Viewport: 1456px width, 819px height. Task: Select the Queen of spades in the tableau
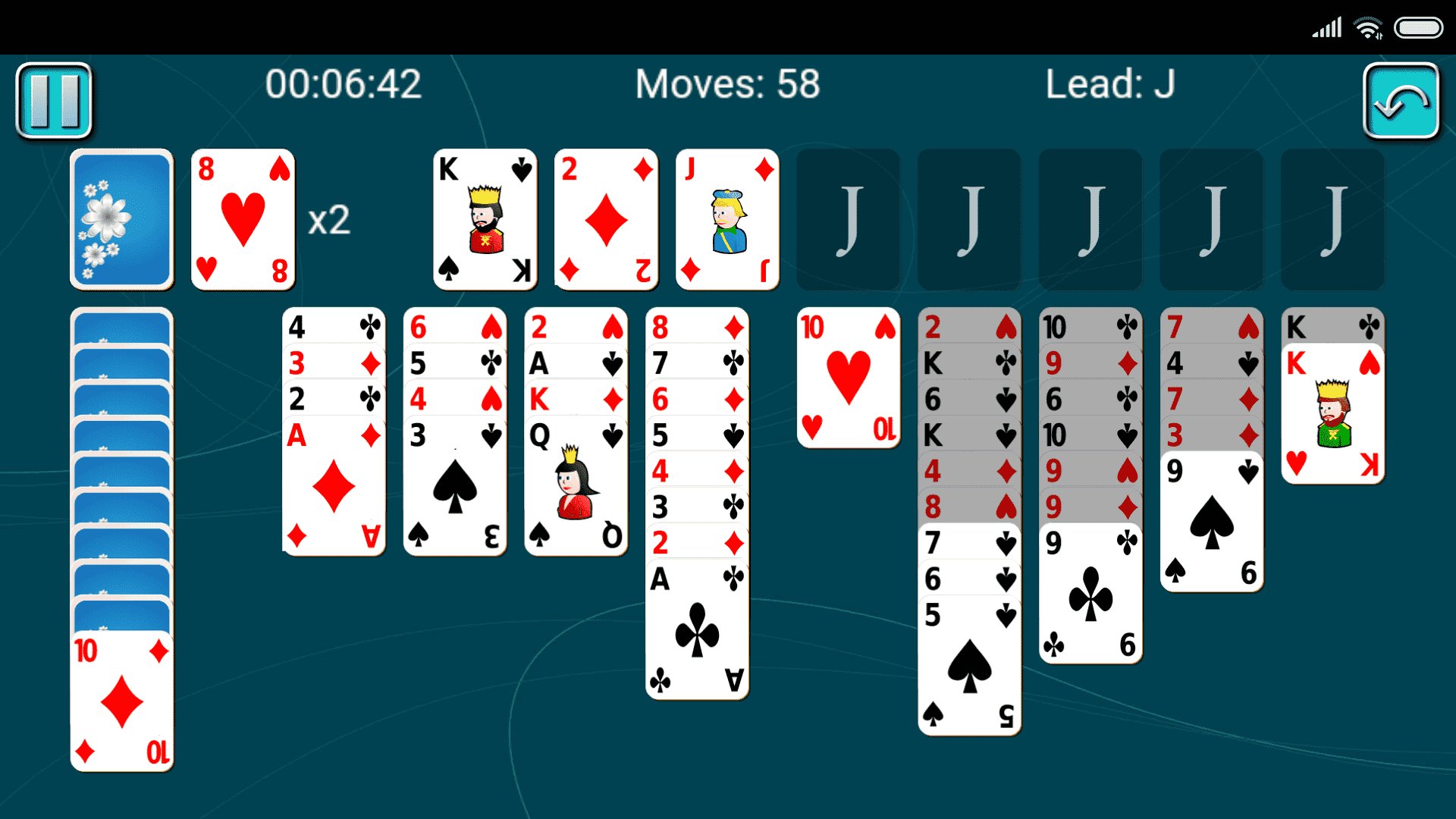click(575, 485)
